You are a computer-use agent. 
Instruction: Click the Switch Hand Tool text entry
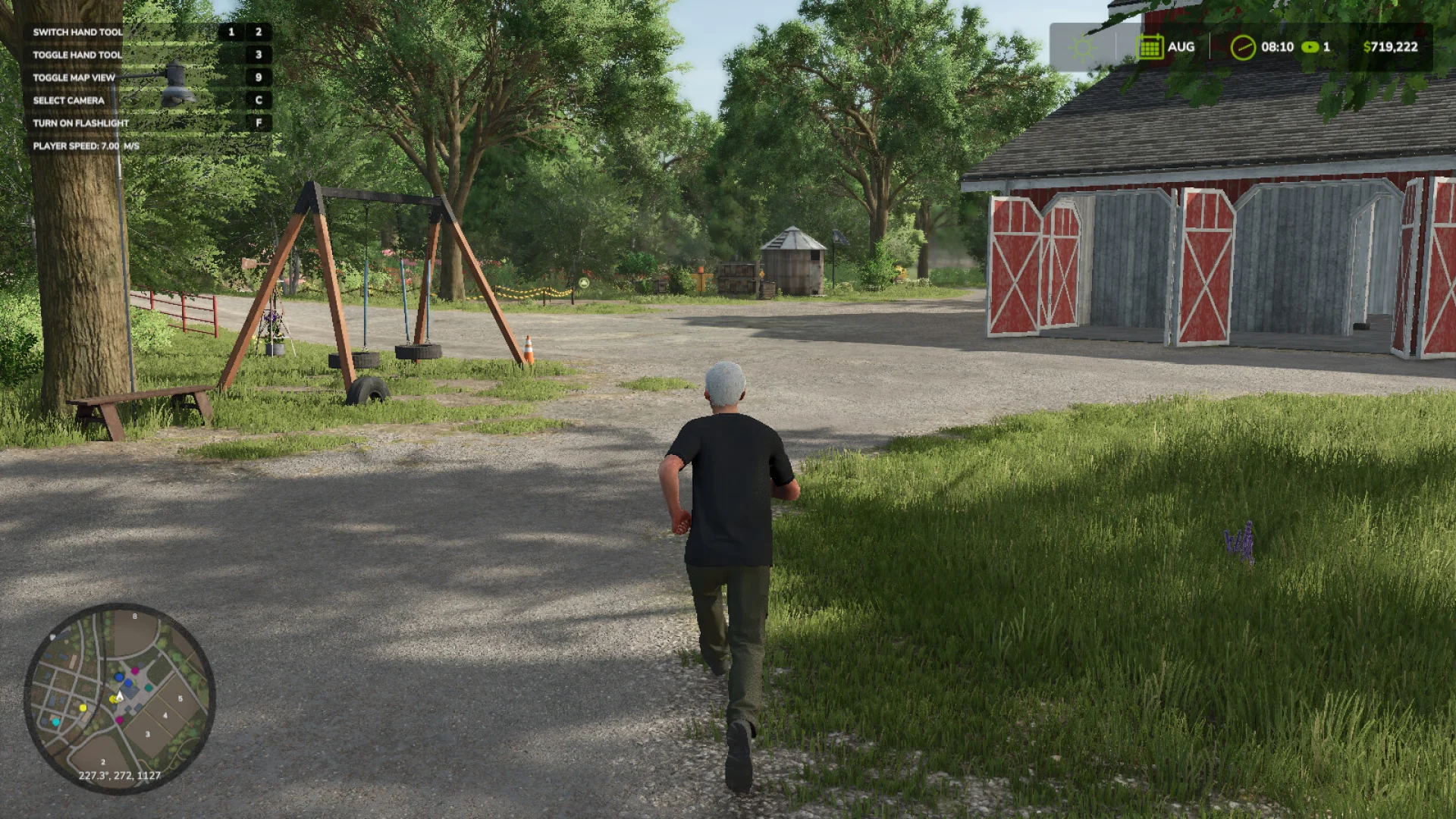coord(77,33)
